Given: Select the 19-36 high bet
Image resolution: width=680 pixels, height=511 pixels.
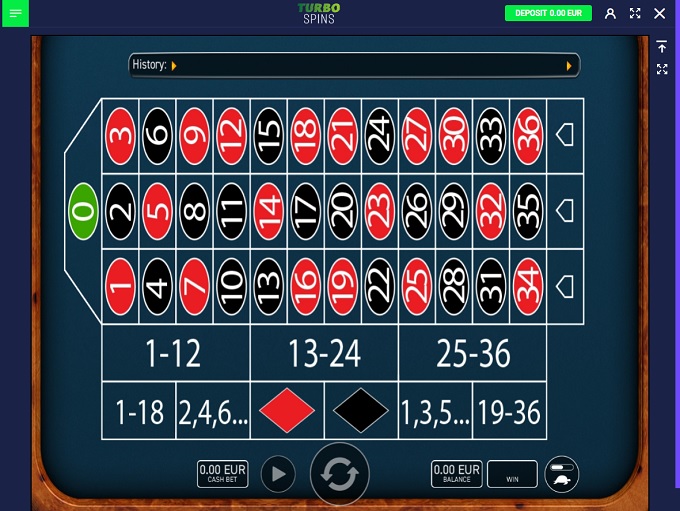Looking at the screenshot, I should (509, 411).
